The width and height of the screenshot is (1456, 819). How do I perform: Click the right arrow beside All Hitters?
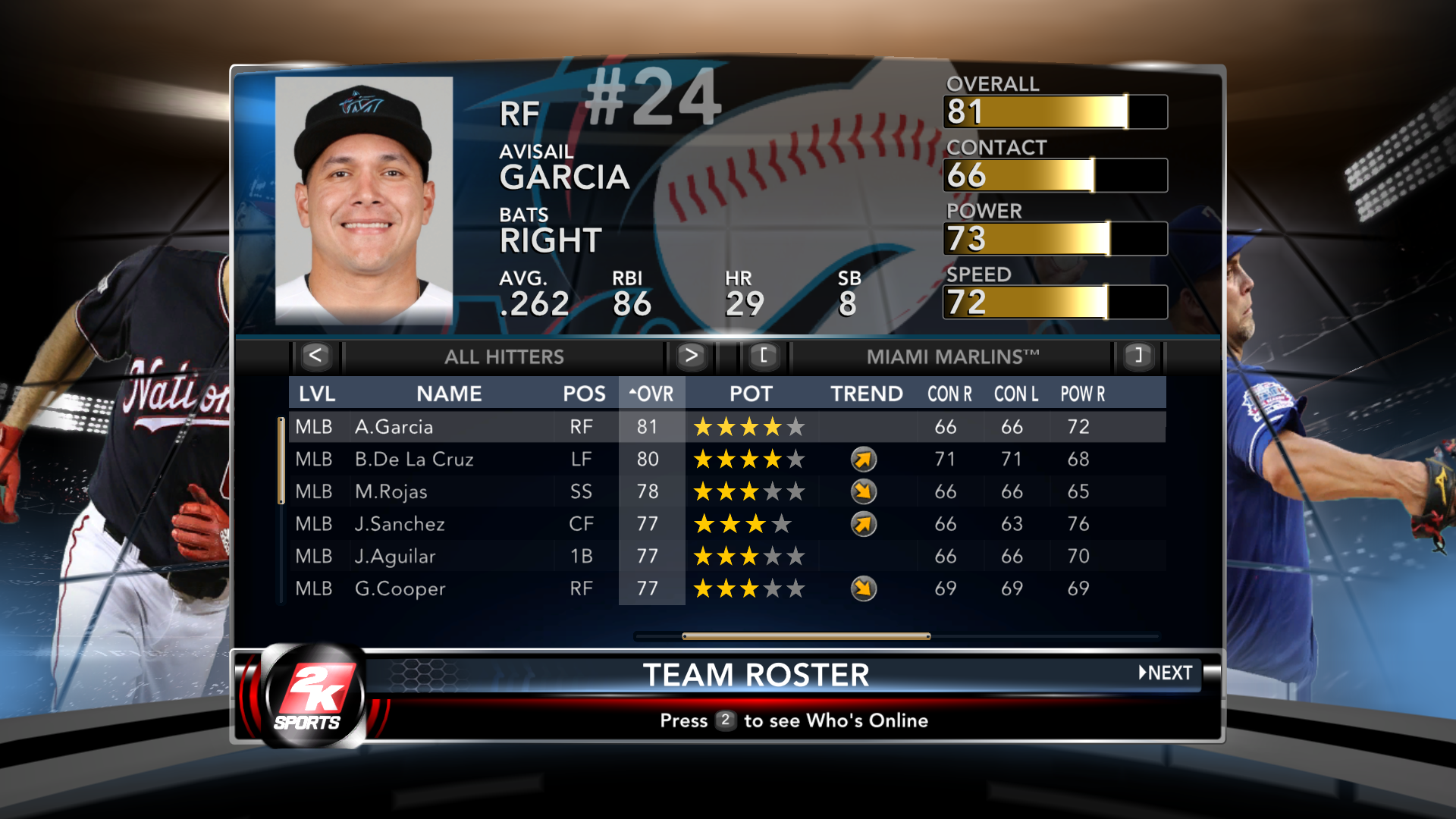(x=690, y=356)
